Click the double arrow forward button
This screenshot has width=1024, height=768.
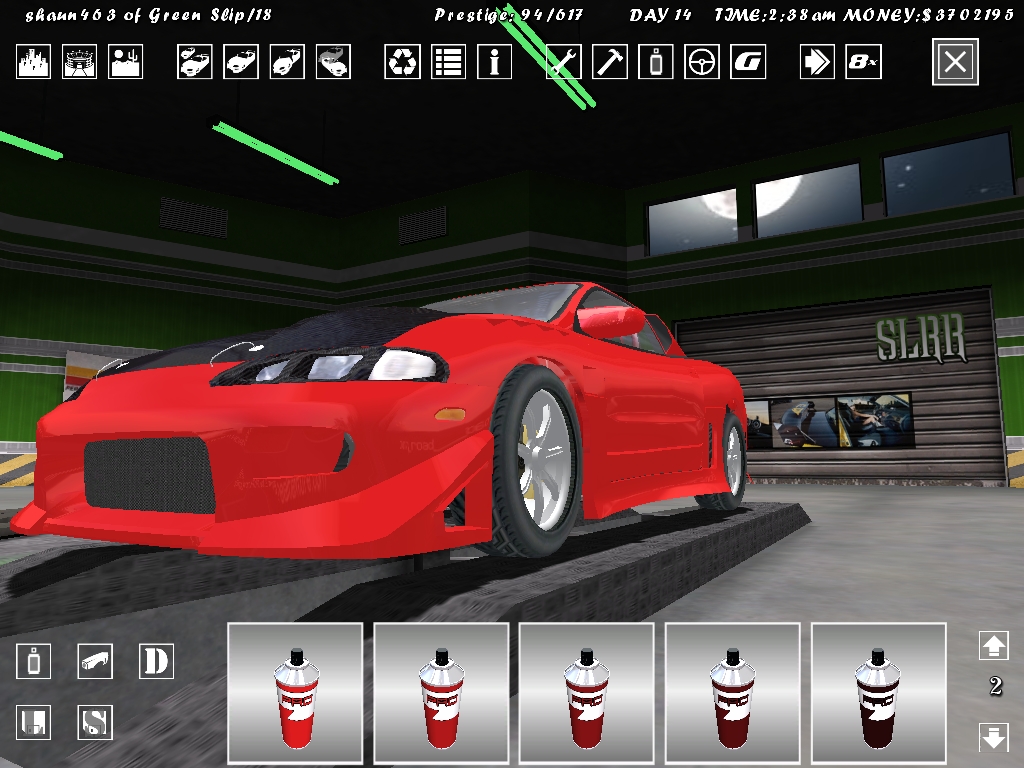[817, 62]
